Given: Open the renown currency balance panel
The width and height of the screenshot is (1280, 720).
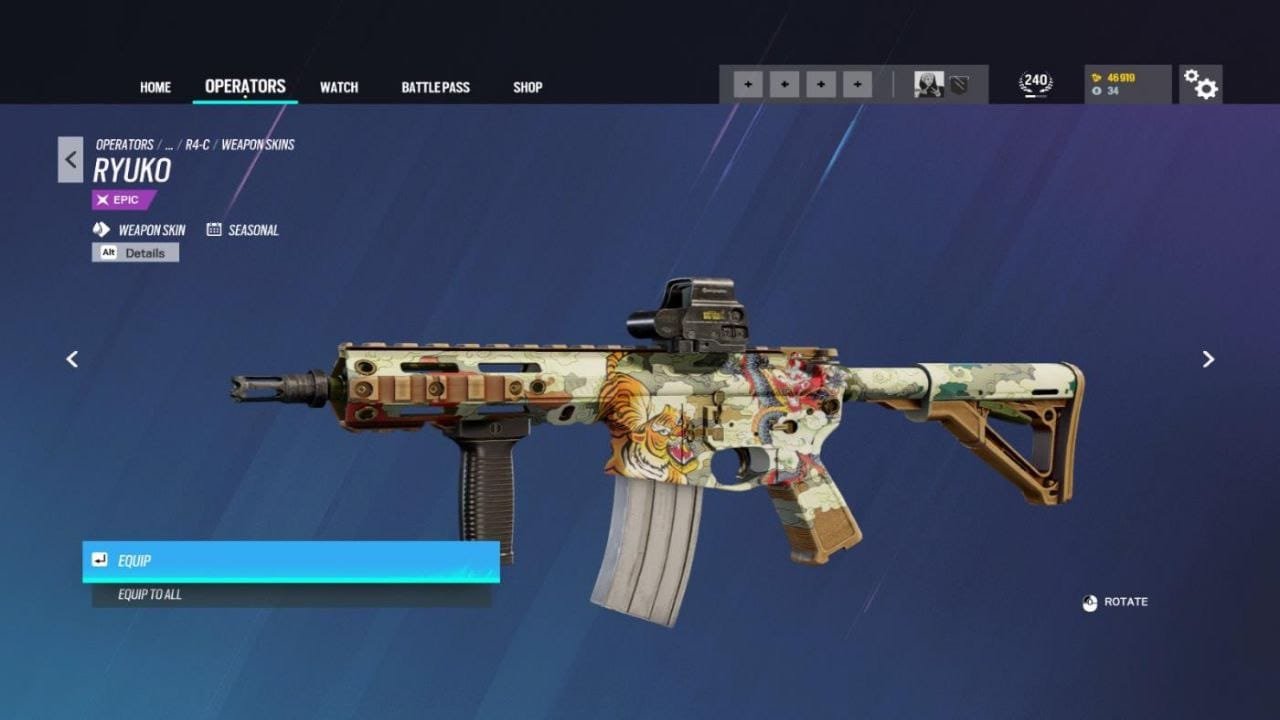Looking at the screenshot, I should click(x=1127, y=84).
